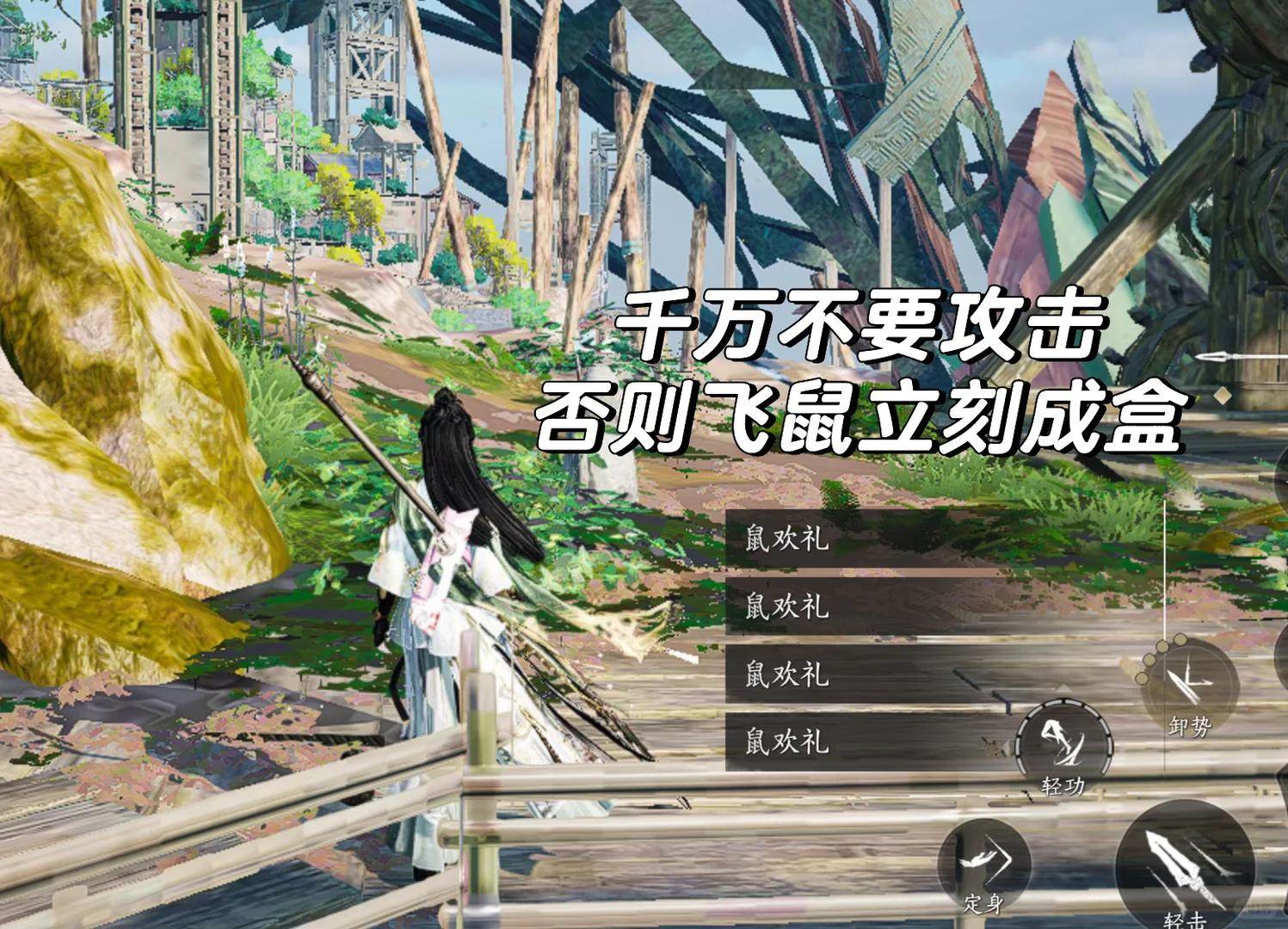Toggle the leftmost charge pip above 卸势
Viewport: 1288px width, 929px height.
(x=1142, y=678)
